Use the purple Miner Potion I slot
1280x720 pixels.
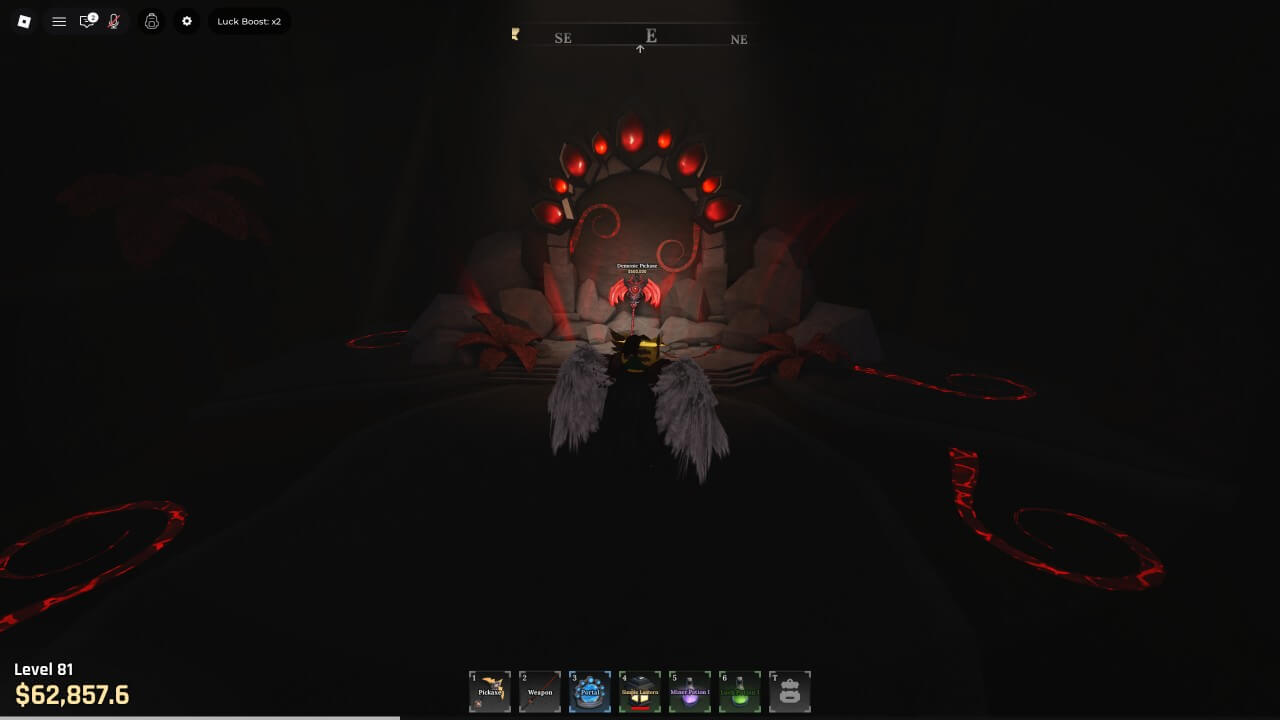pos(690,691)
